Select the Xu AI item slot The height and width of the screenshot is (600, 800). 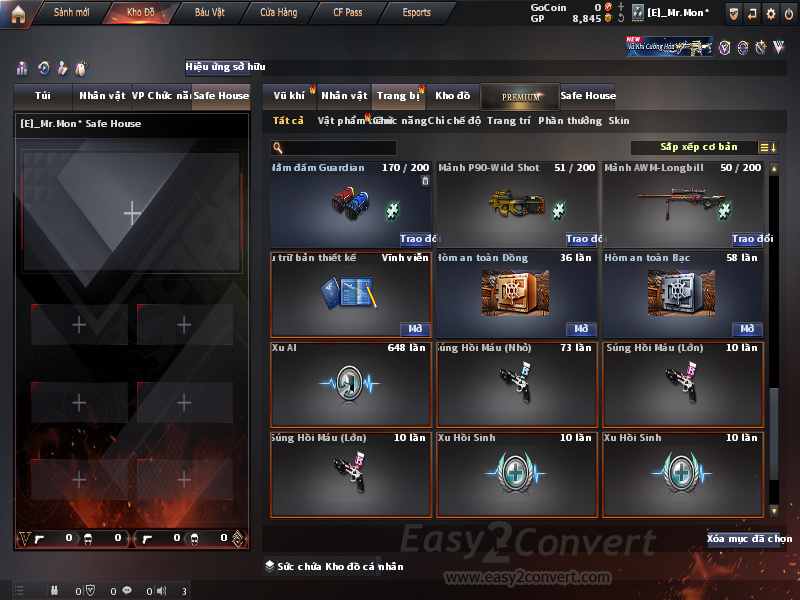[351, 386]
